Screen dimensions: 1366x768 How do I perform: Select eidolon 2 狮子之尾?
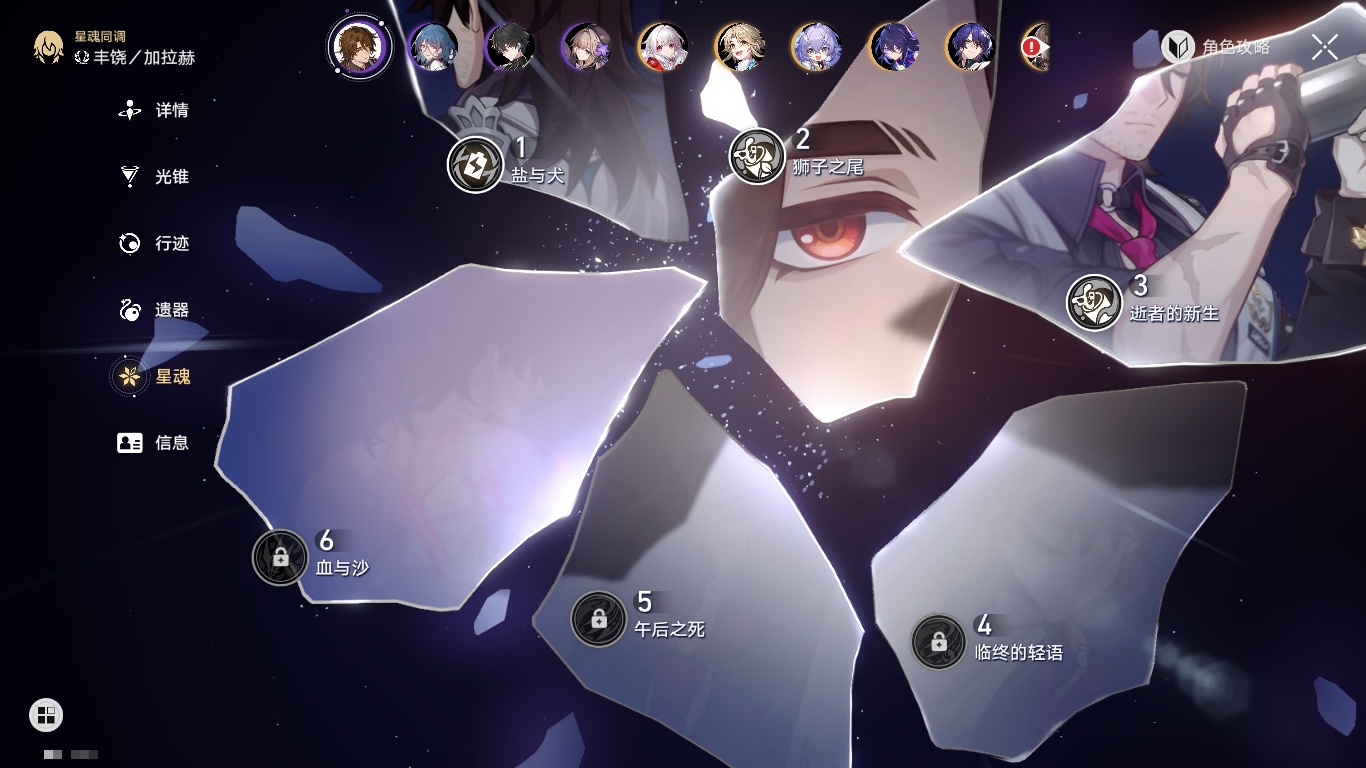pyautogui.click(x=757, y=156)
